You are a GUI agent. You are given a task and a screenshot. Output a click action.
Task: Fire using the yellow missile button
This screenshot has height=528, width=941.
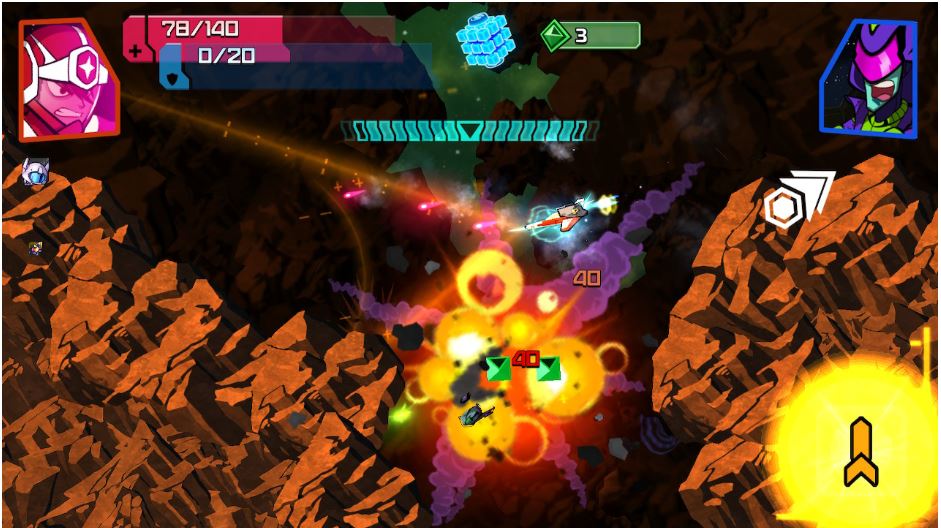point(861,452)
